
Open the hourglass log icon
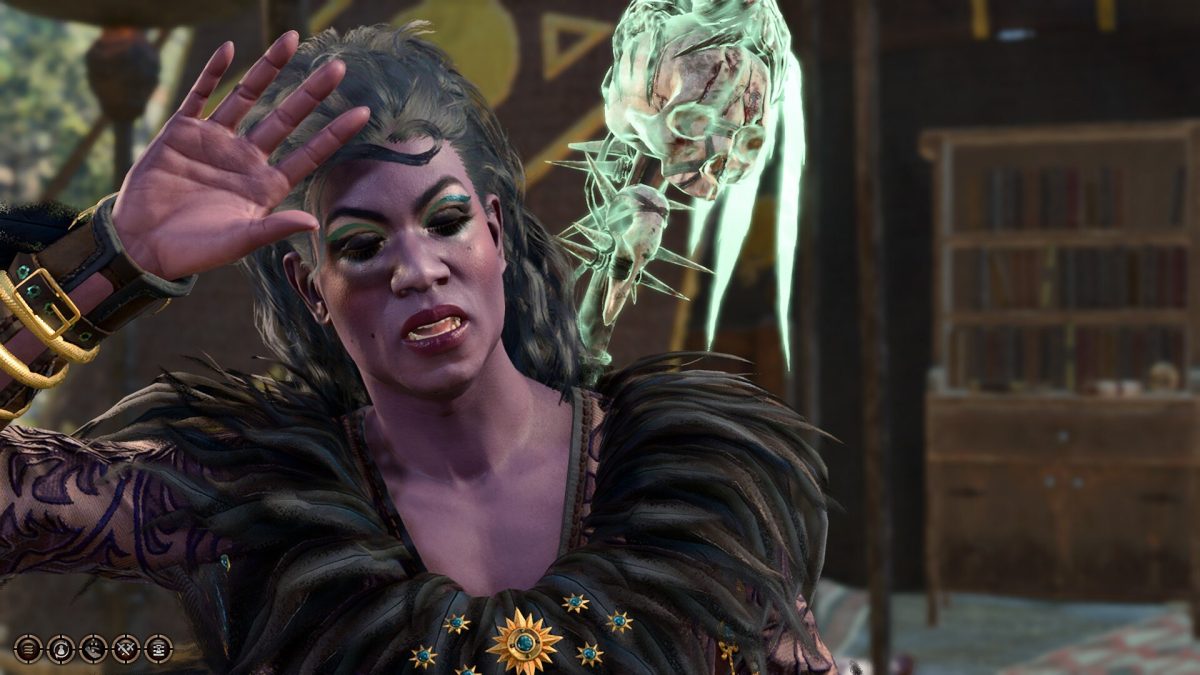(x=158, y=648)
